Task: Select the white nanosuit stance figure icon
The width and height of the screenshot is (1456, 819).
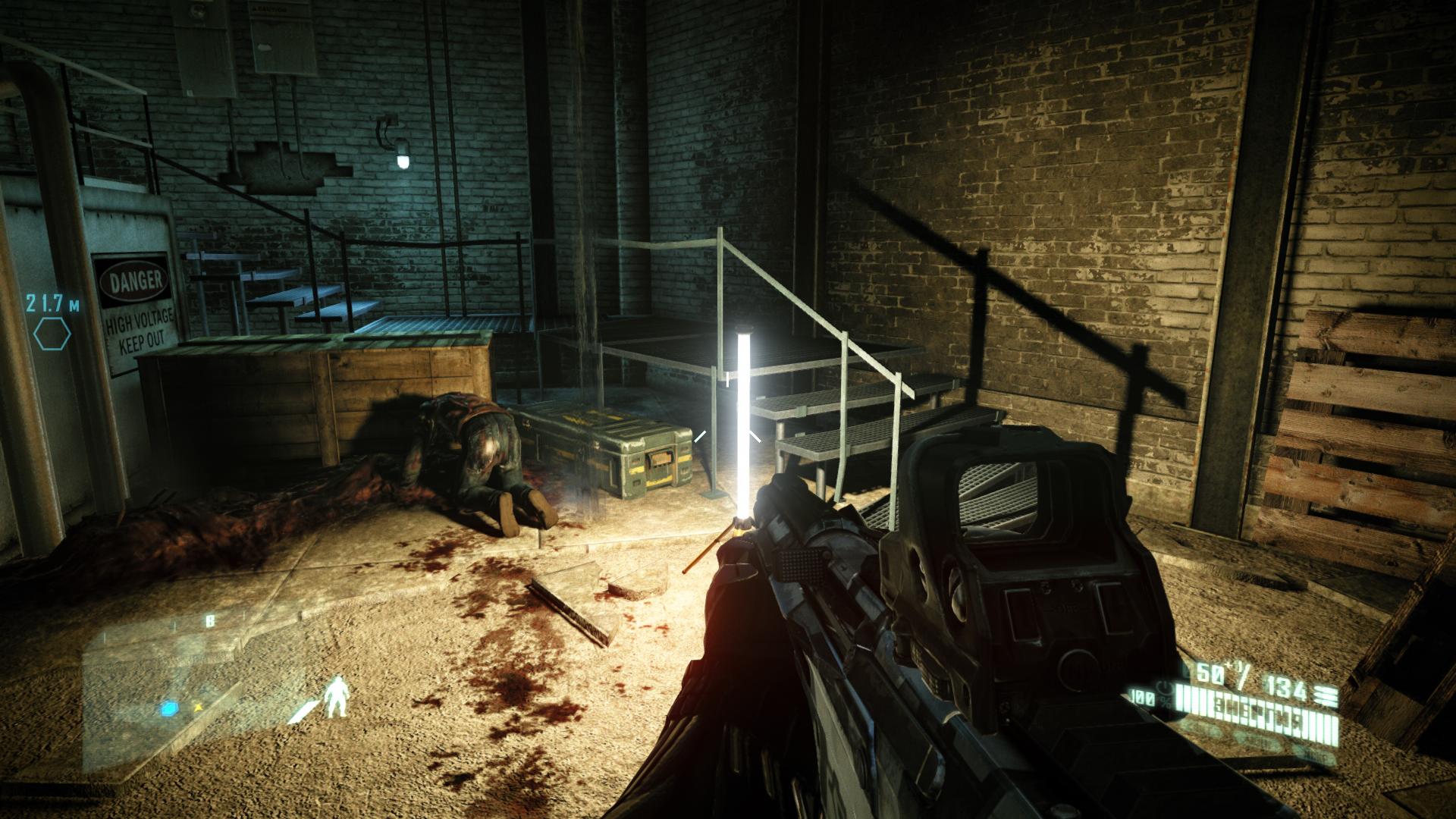Action: tap(336, 698)
